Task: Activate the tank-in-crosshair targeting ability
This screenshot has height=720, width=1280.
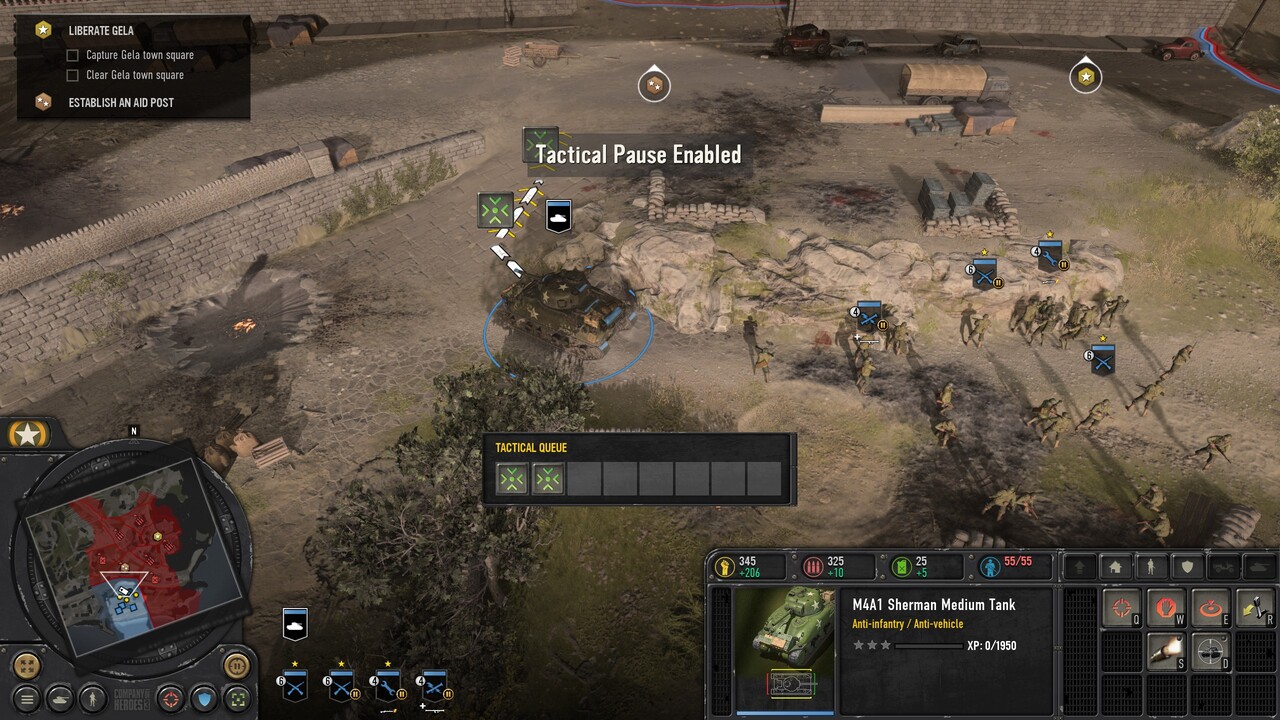Action: [x=1212, y=651]
